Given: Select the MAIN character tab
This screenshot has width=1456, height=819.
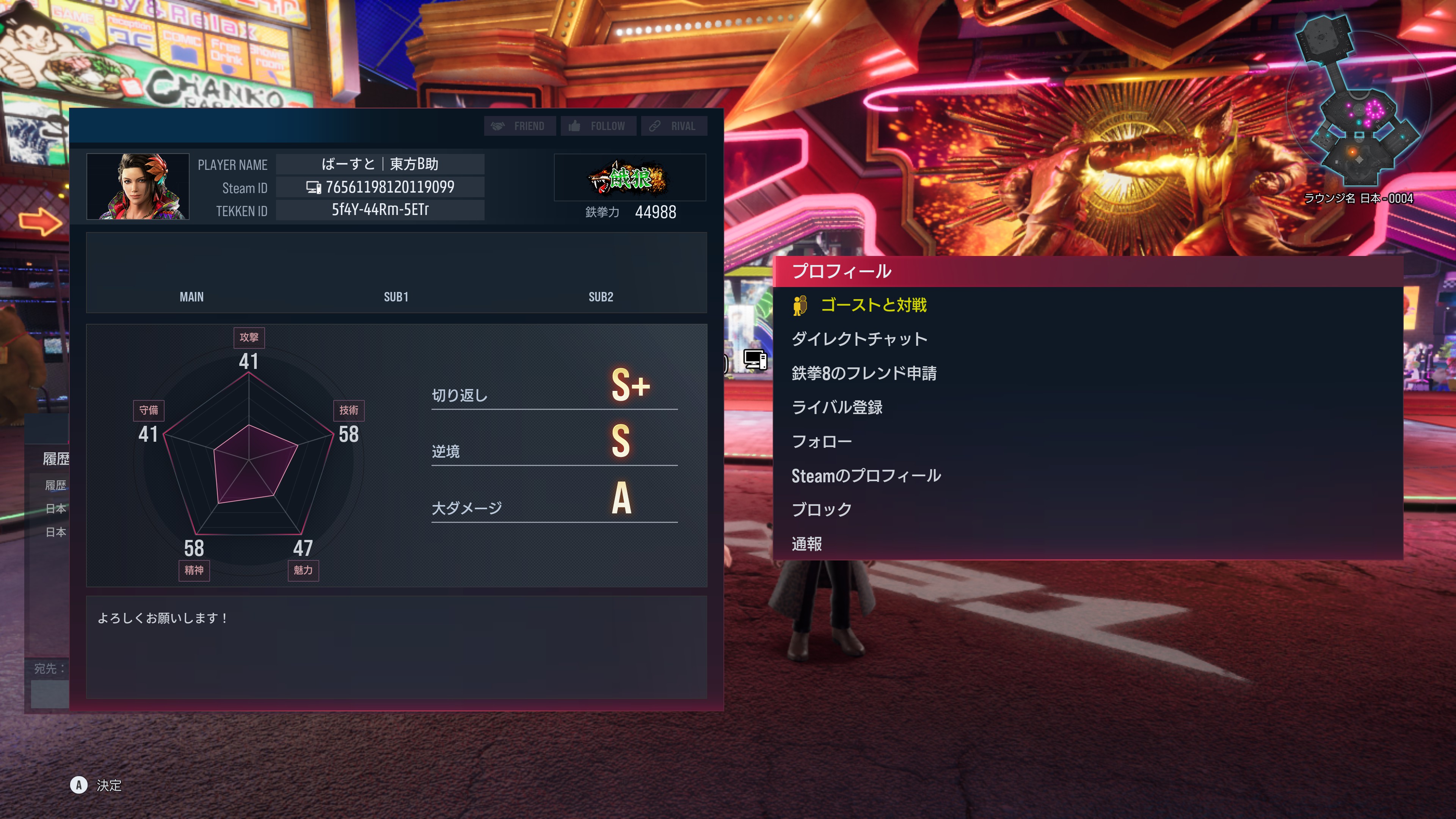Looking at the screenshot, I should point(191,297).
